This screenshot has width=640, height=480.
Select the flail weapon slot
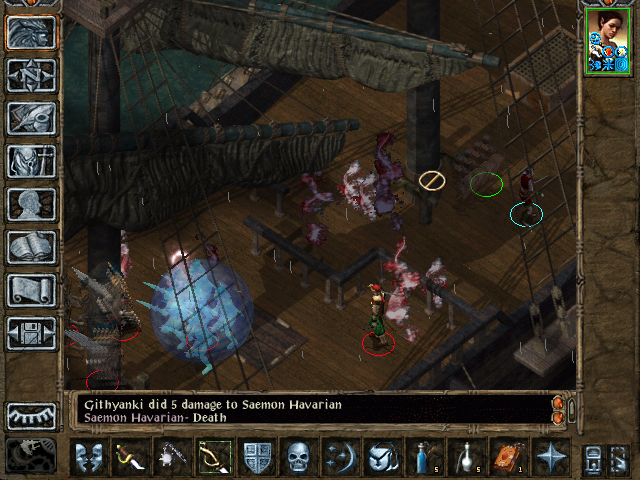click(172, 456)
